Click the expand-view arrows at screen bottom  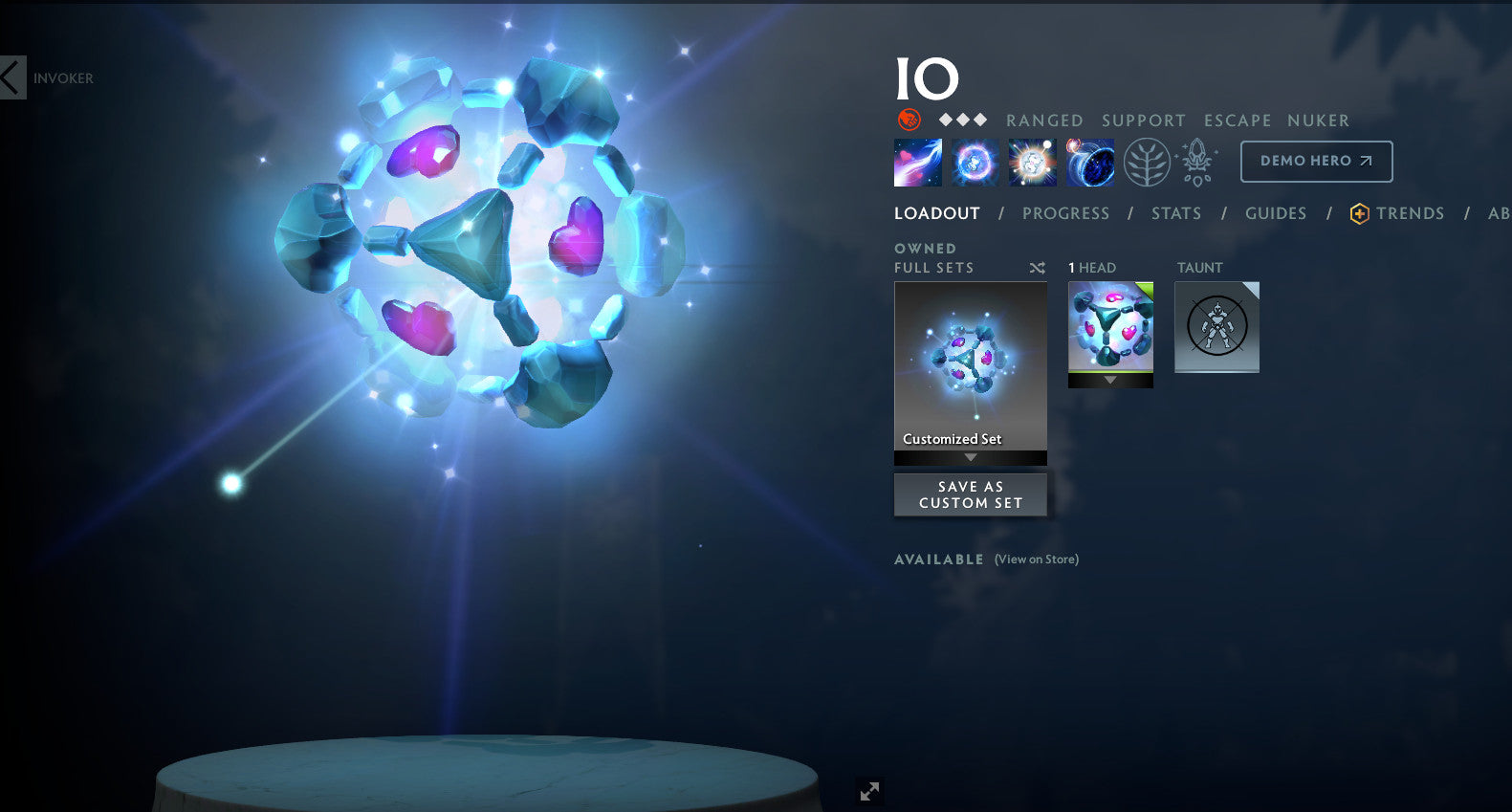(x=868, y=791)
